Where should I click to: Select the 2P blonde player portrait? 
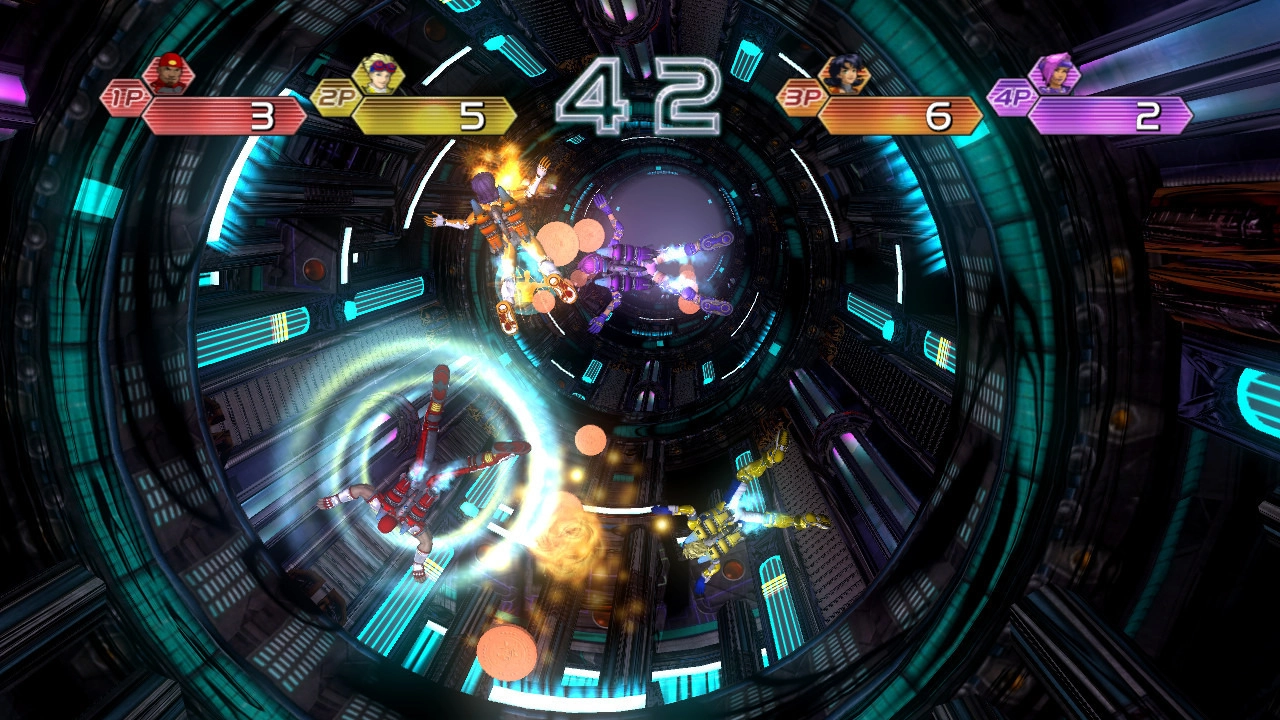pos(378,74)
